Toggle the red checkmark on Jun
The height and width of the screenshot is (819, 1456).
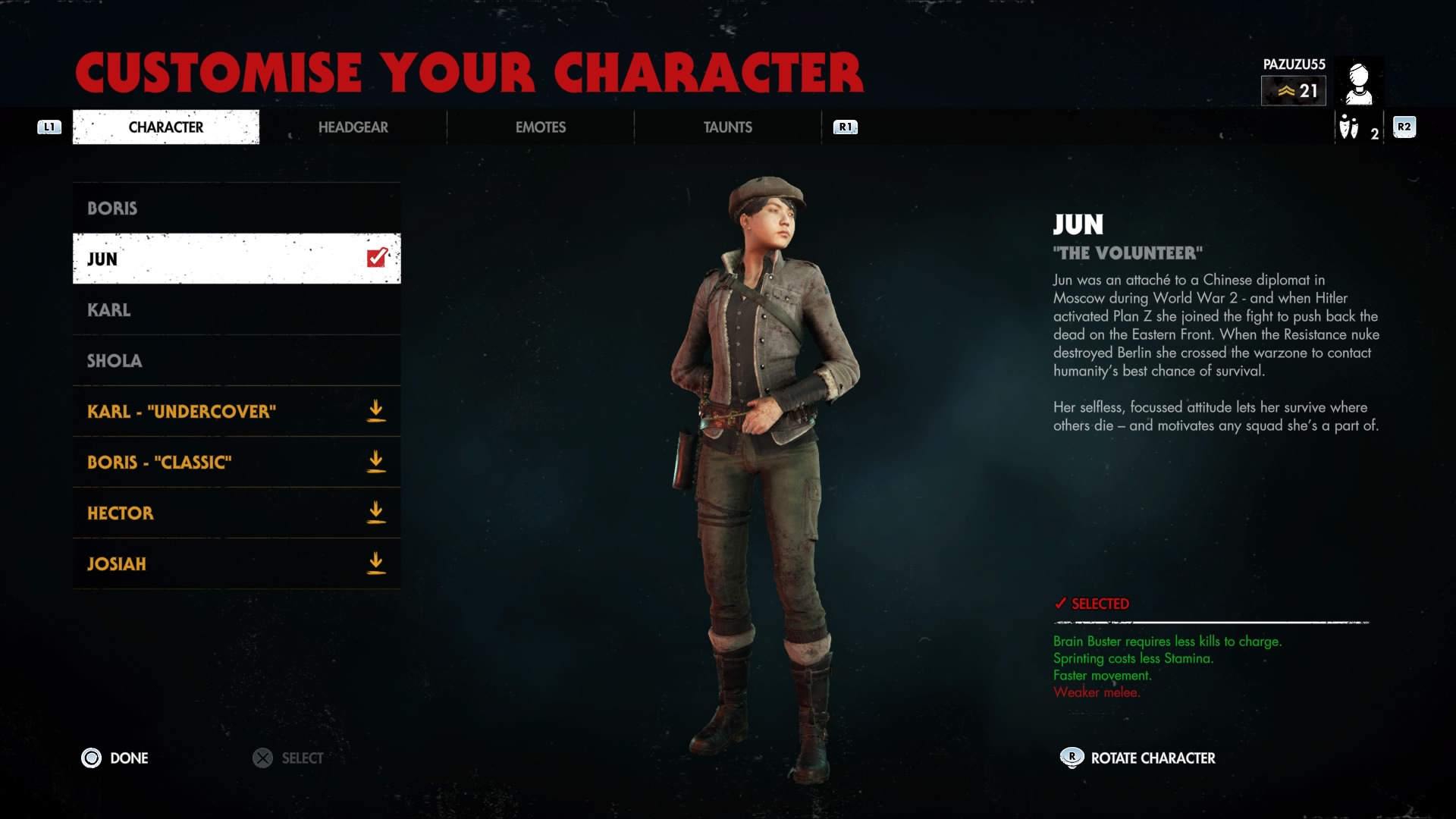click(377, 258)
